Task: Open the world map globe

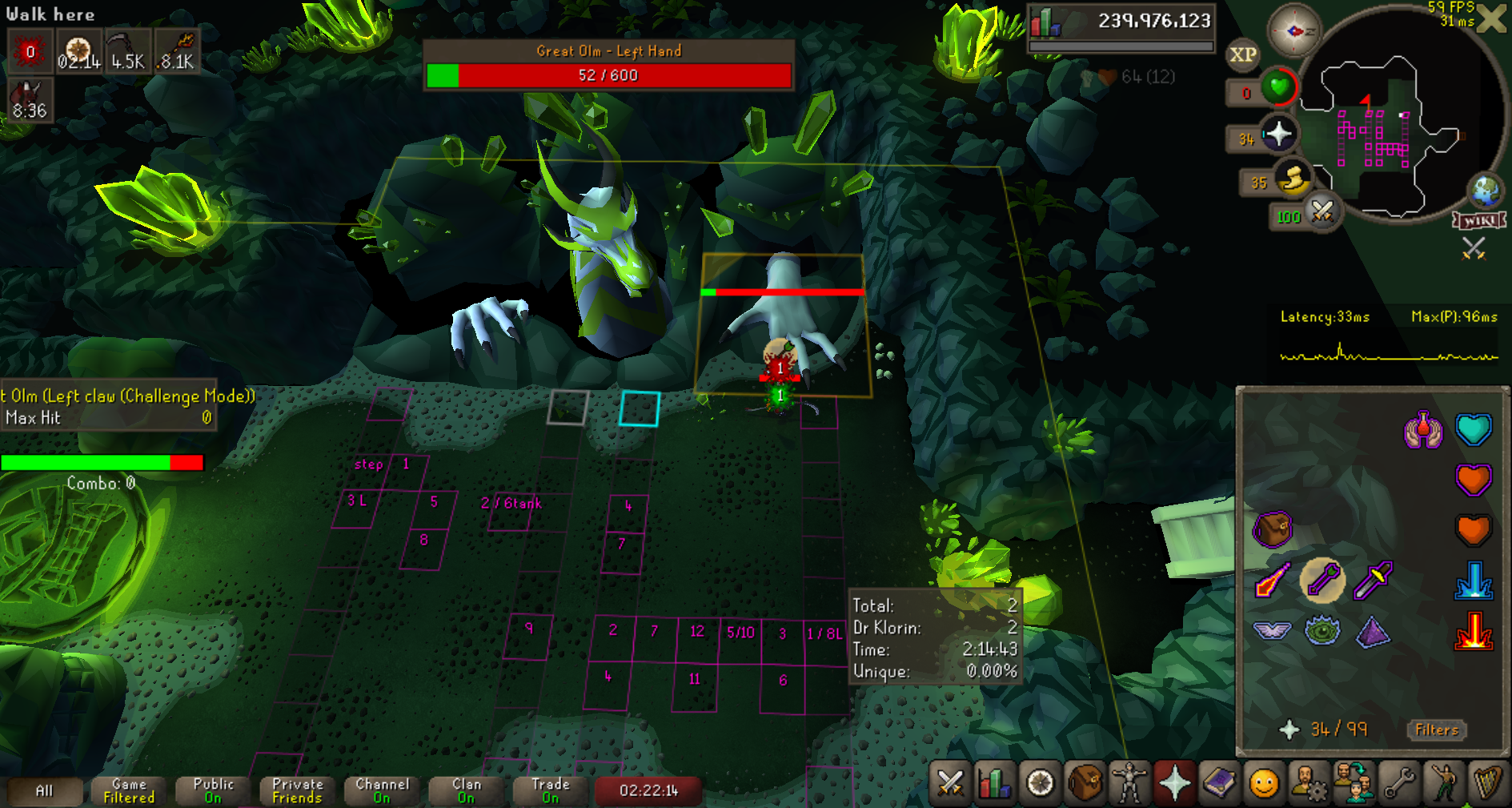Action: click(1486, 191)
